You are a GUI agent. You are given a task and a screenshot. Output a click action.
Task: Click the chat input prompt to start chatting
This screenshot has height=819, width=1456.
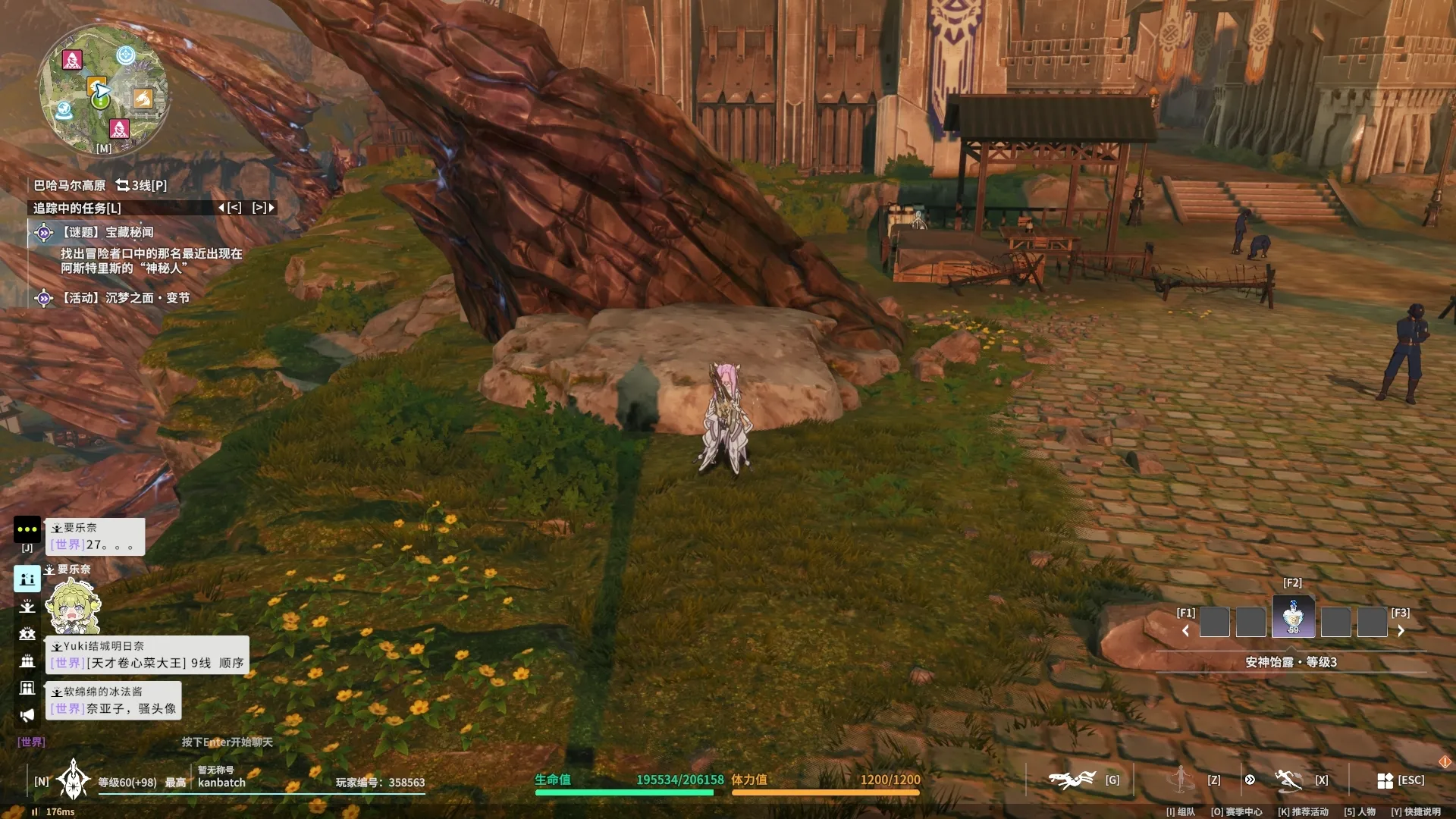[227, 742]
